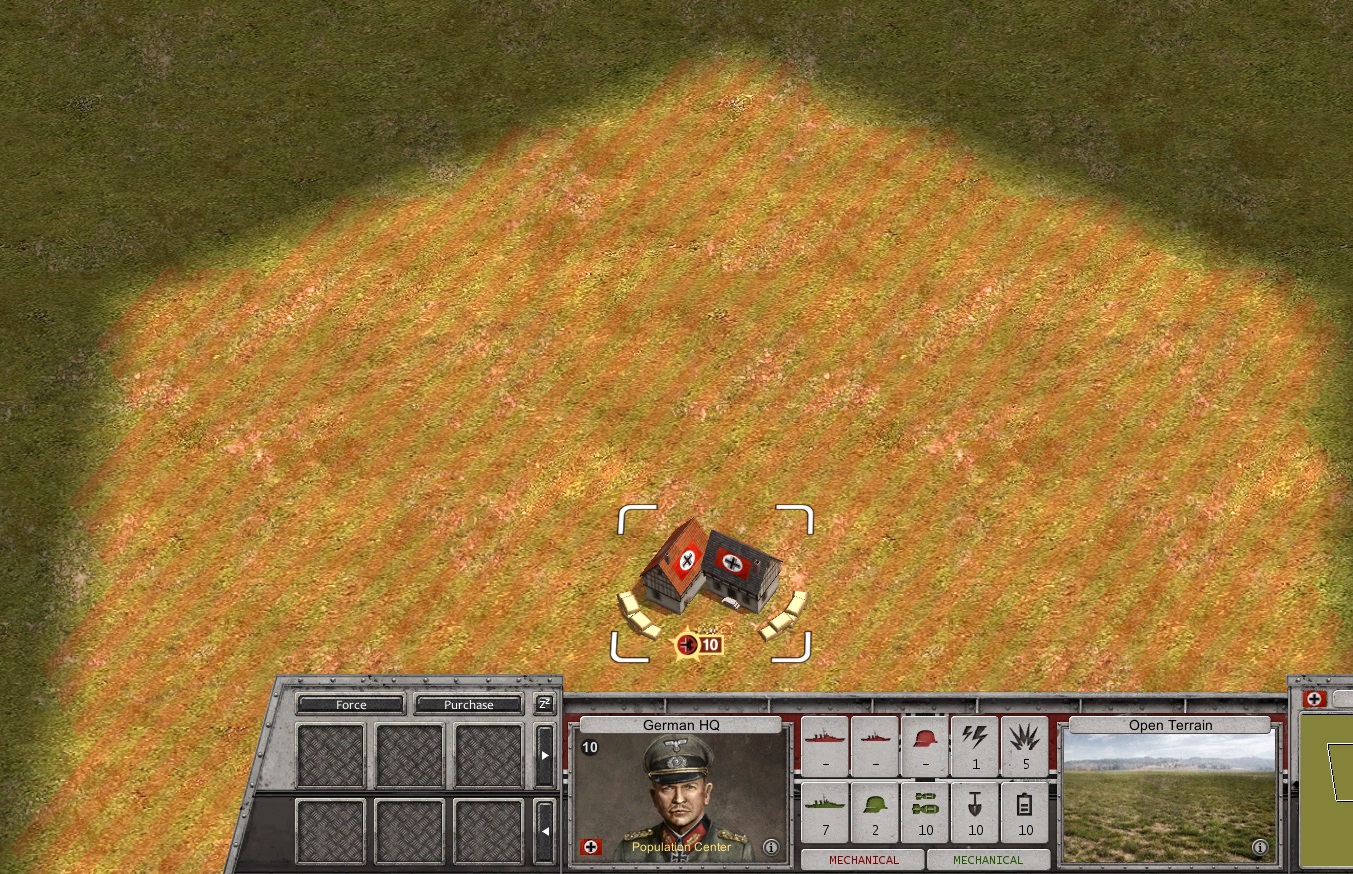The image size is (1353, 874).
Task: Click the info button on the HQ portrait
Action: pyautogui.click(x=769, y=846)
